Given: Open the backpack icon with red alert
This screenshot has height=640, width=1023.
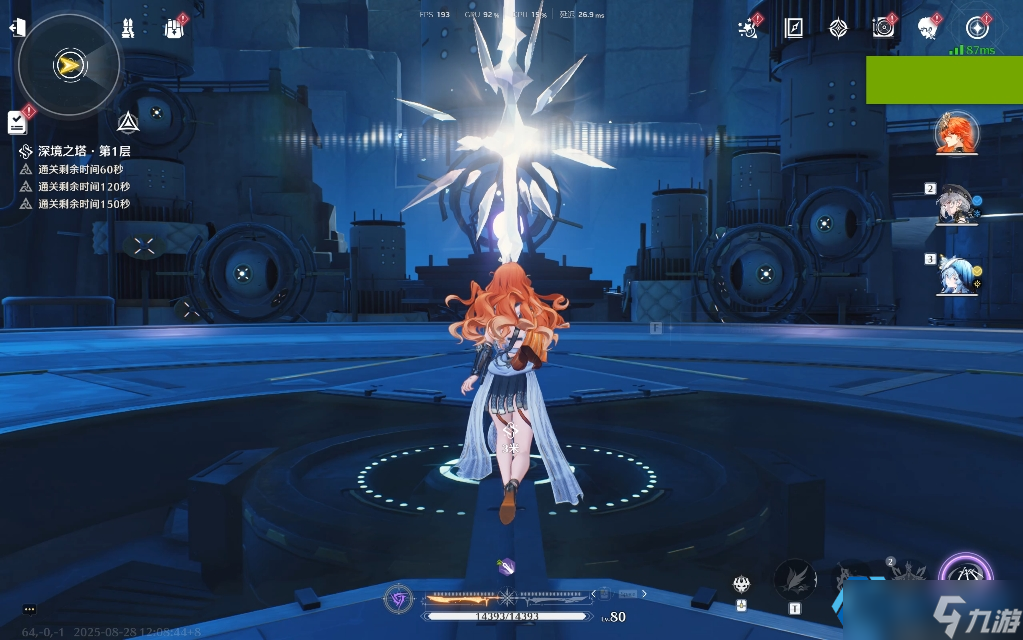Looking at the screenshot, I should click(x=174, y=28).
